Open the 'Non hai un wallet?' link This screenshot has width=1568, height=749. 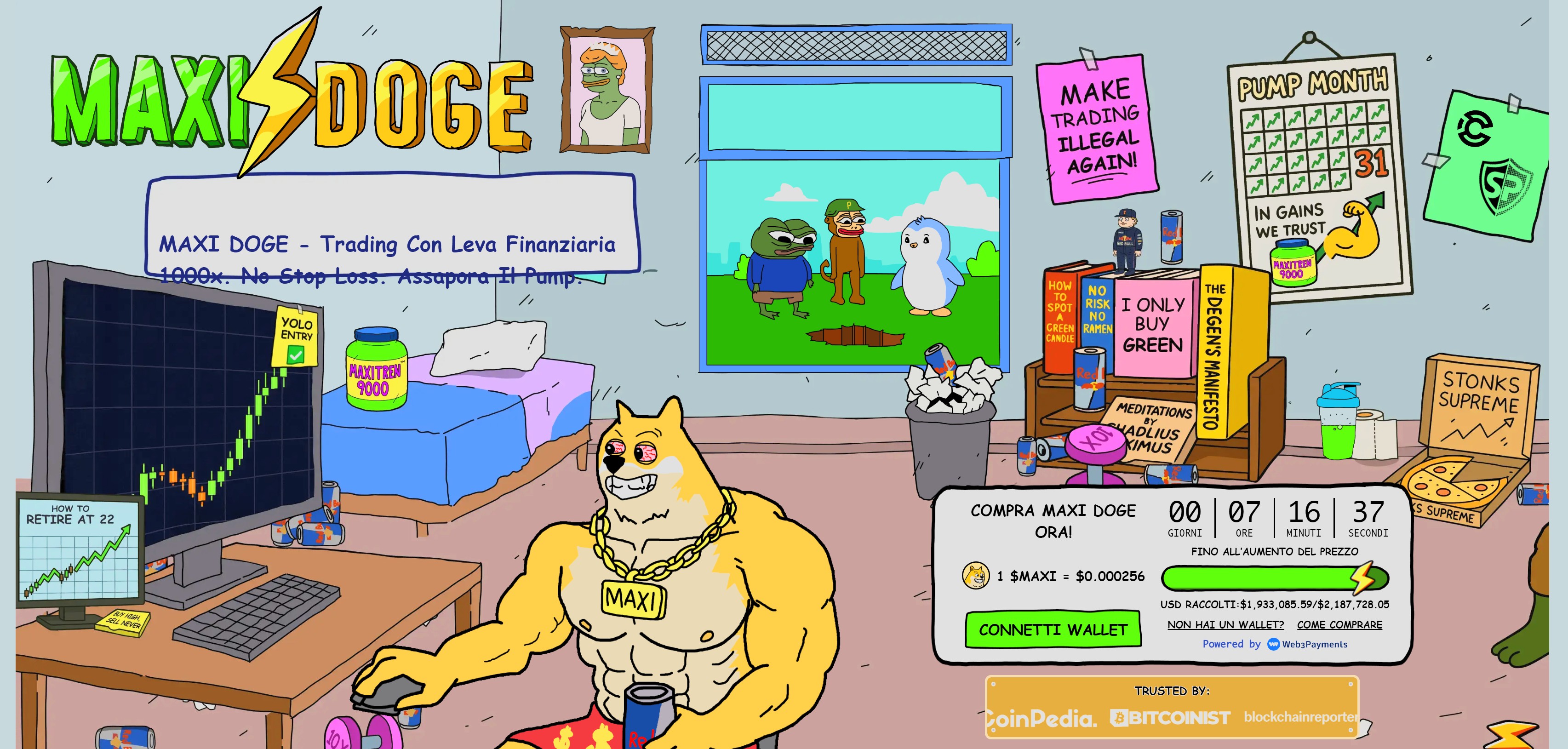pyautogui.click(x=1225, y=625)
